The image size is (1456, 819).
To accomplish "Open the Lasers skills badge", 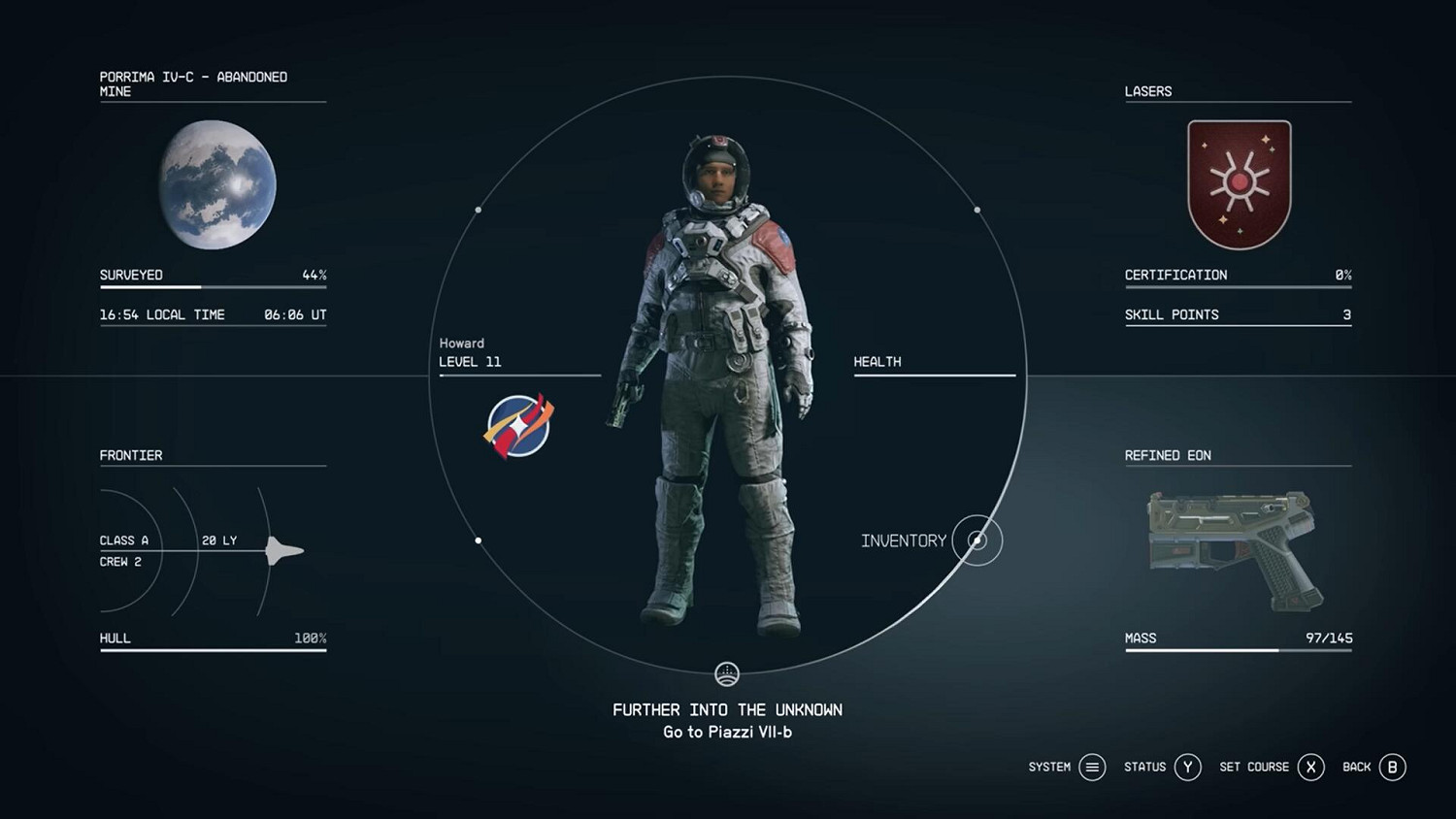I will pos(1239,184).
